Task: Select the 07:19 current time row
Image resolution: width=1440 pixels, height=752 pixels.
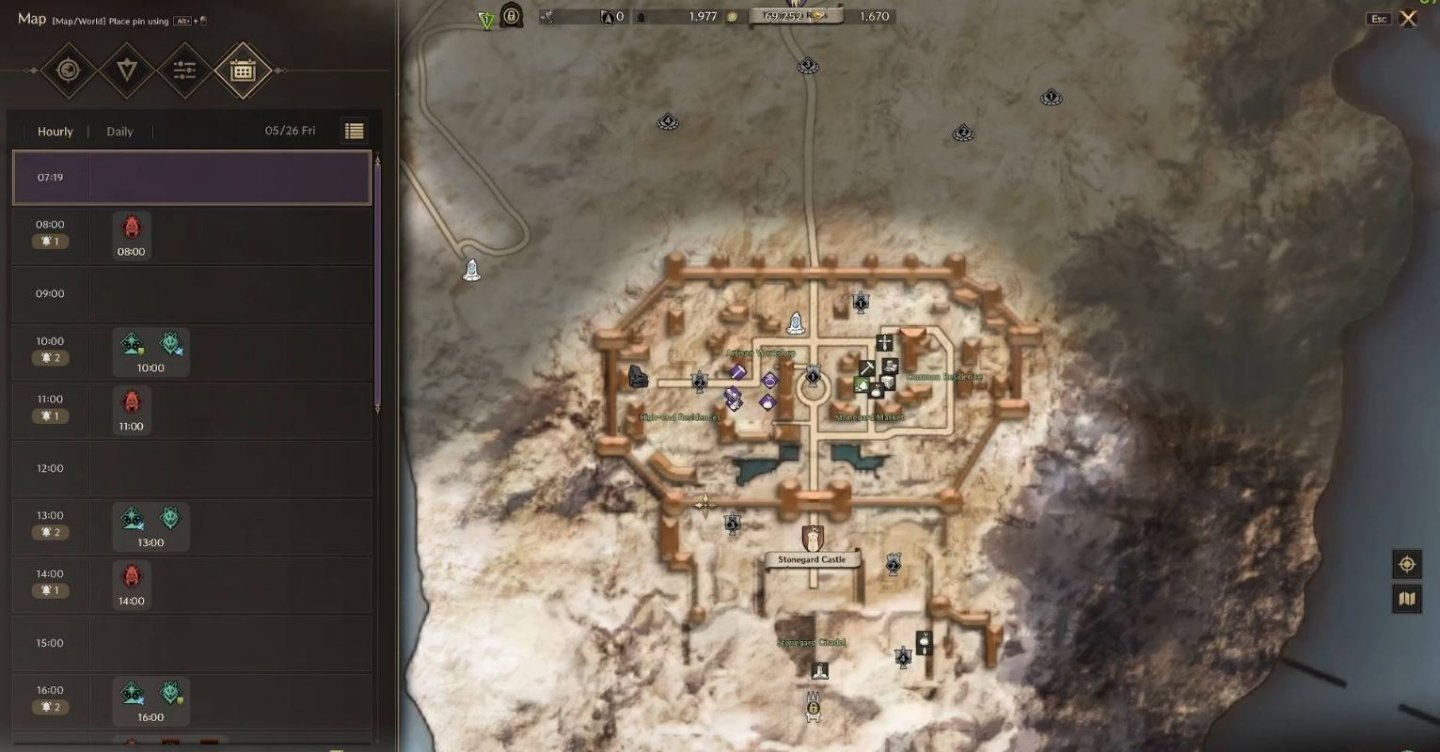Action: coord(191,178)
